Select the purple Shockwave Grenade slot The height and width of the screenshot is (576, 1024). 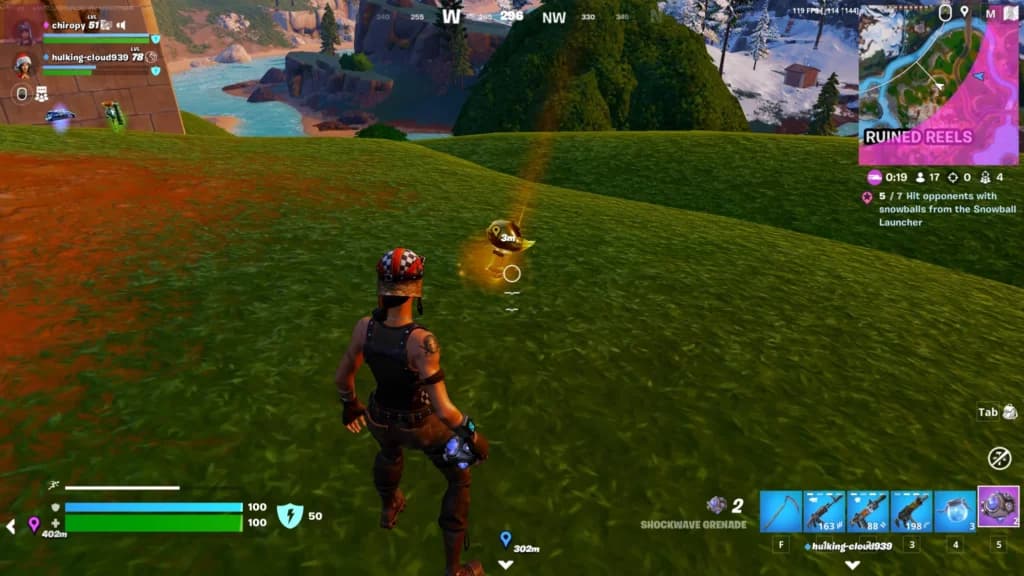pyautogui.click(x=998, y=507)
